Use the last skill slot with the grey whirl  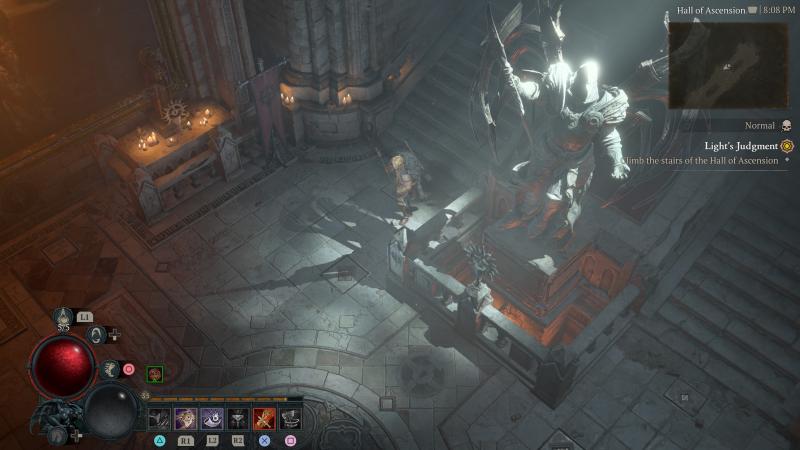tap(290, 418)
